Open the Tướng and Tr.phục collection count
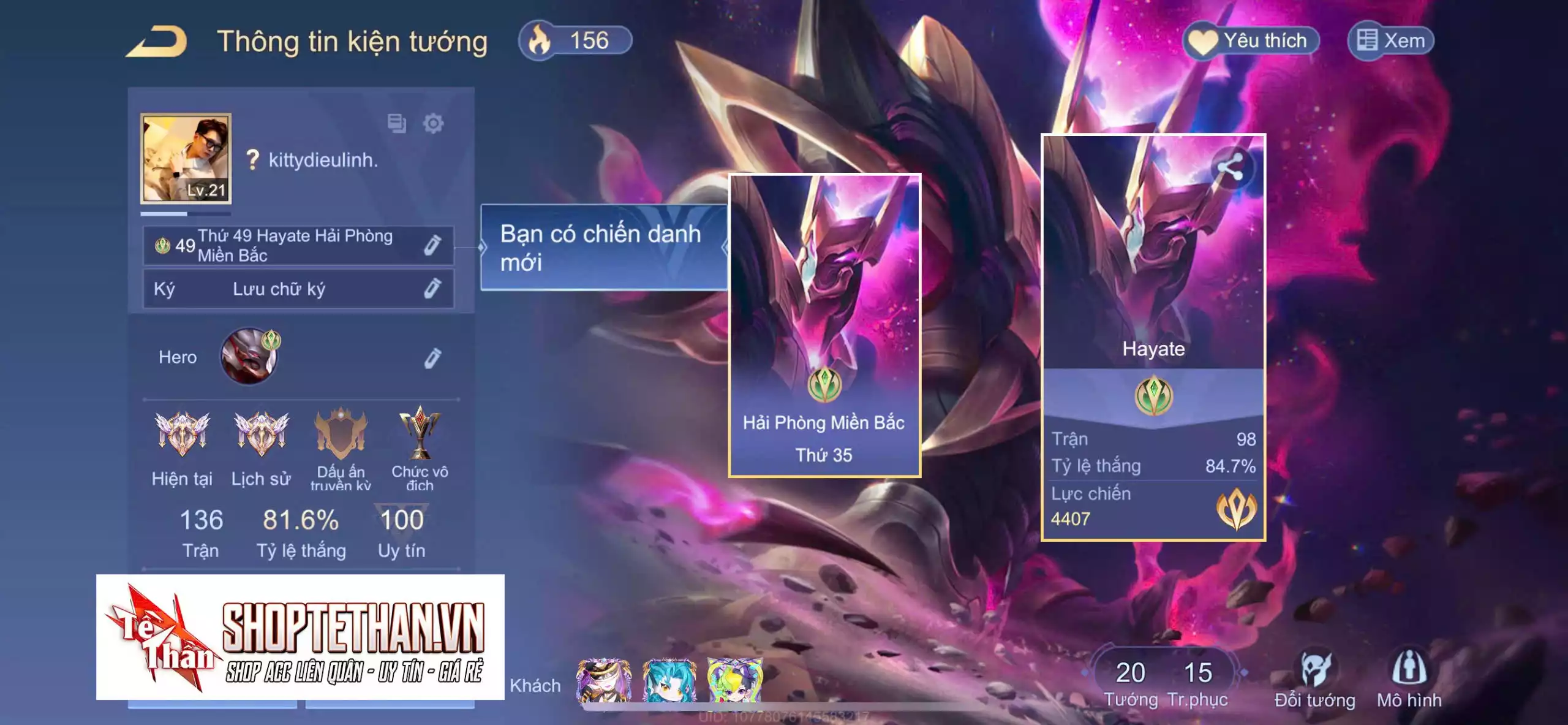 tap(1164, 681)
